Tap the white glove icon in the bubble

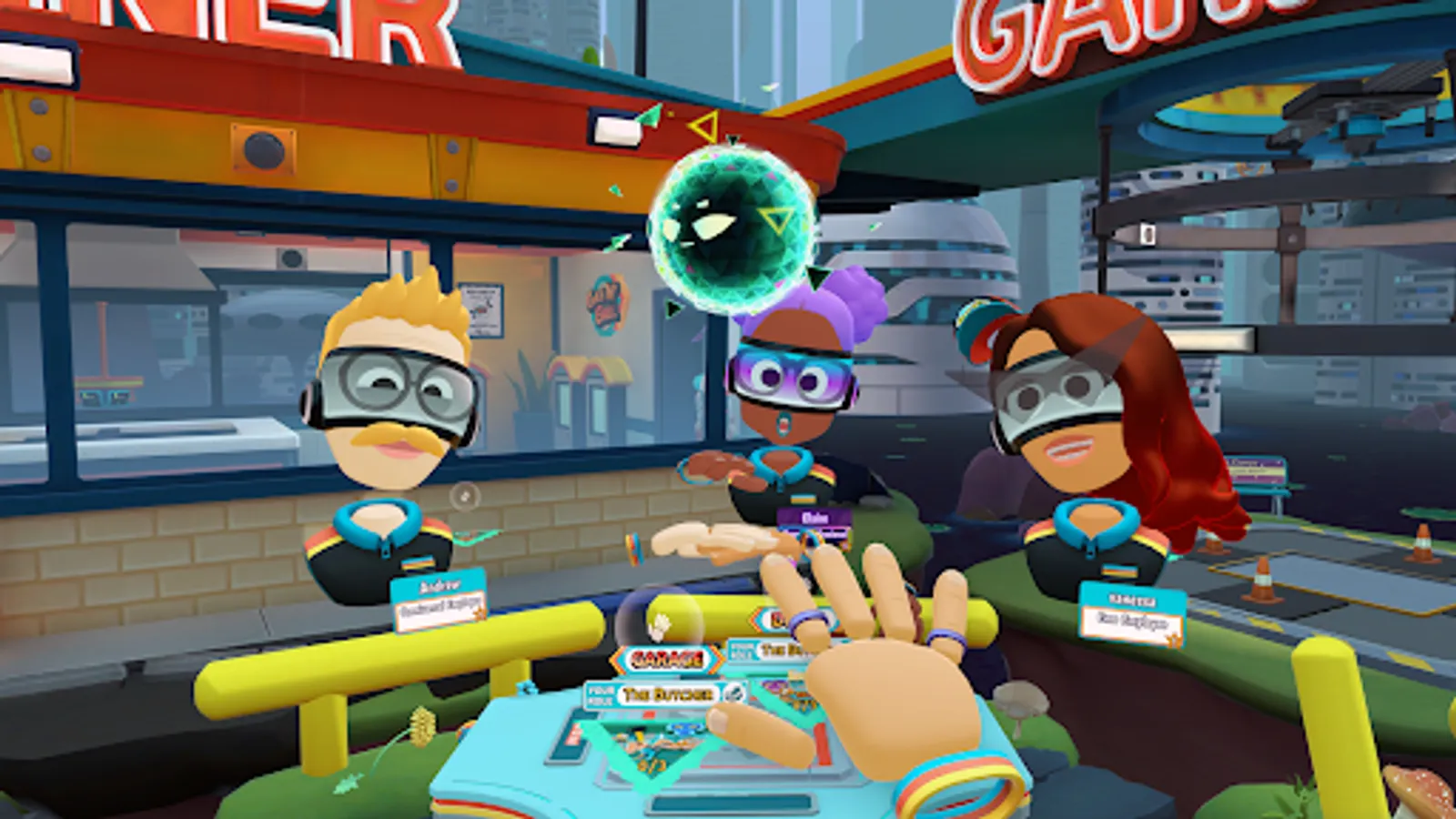(660, 626)
